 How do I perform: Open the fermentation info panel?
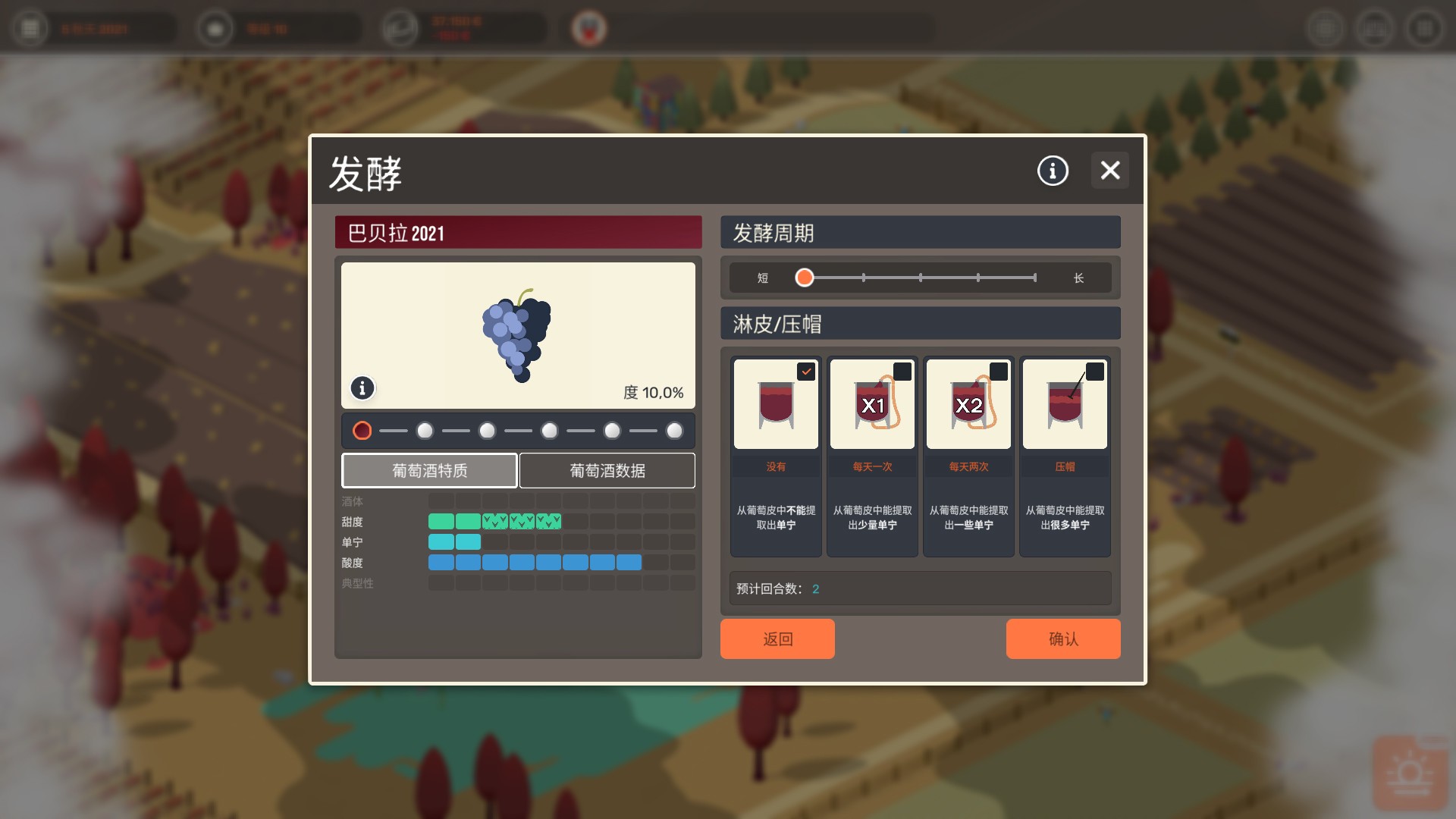pos(1051,171)
